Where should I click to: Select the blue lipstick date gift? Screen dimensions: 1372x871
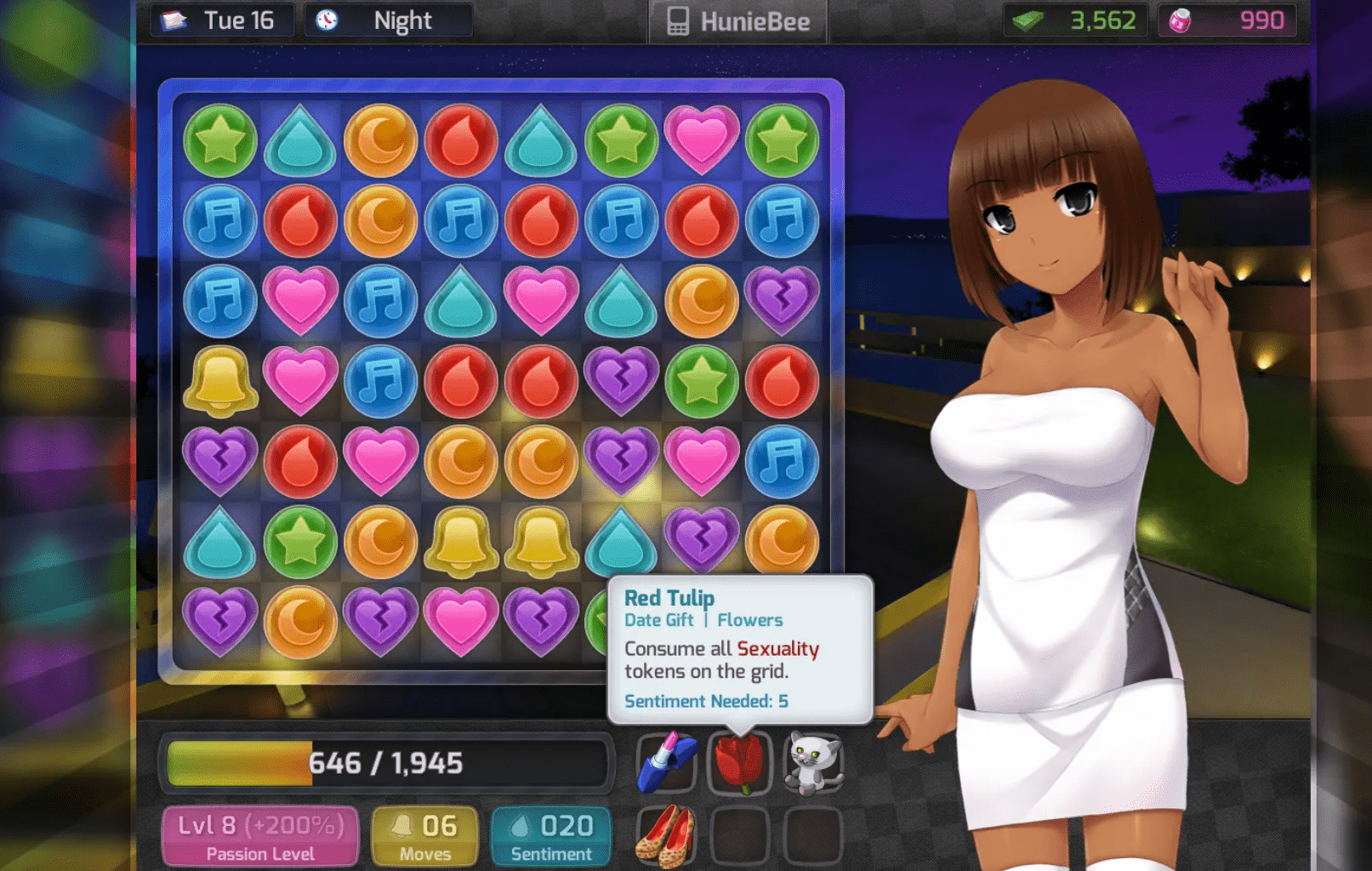[666, 763]
